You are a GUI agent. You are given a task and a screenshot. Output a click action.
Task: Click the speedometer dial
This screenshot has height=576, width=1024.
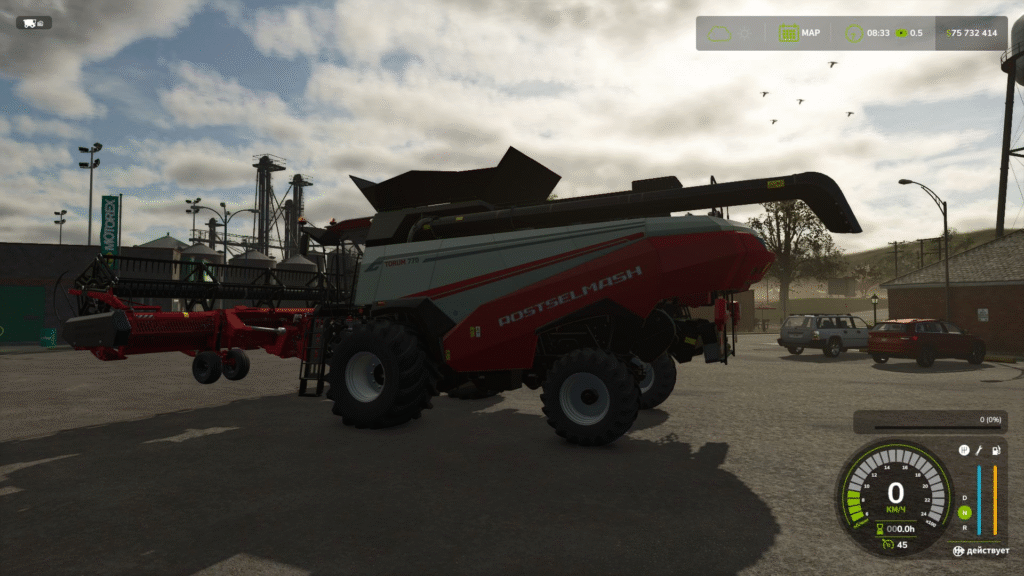tap(894, 492)
